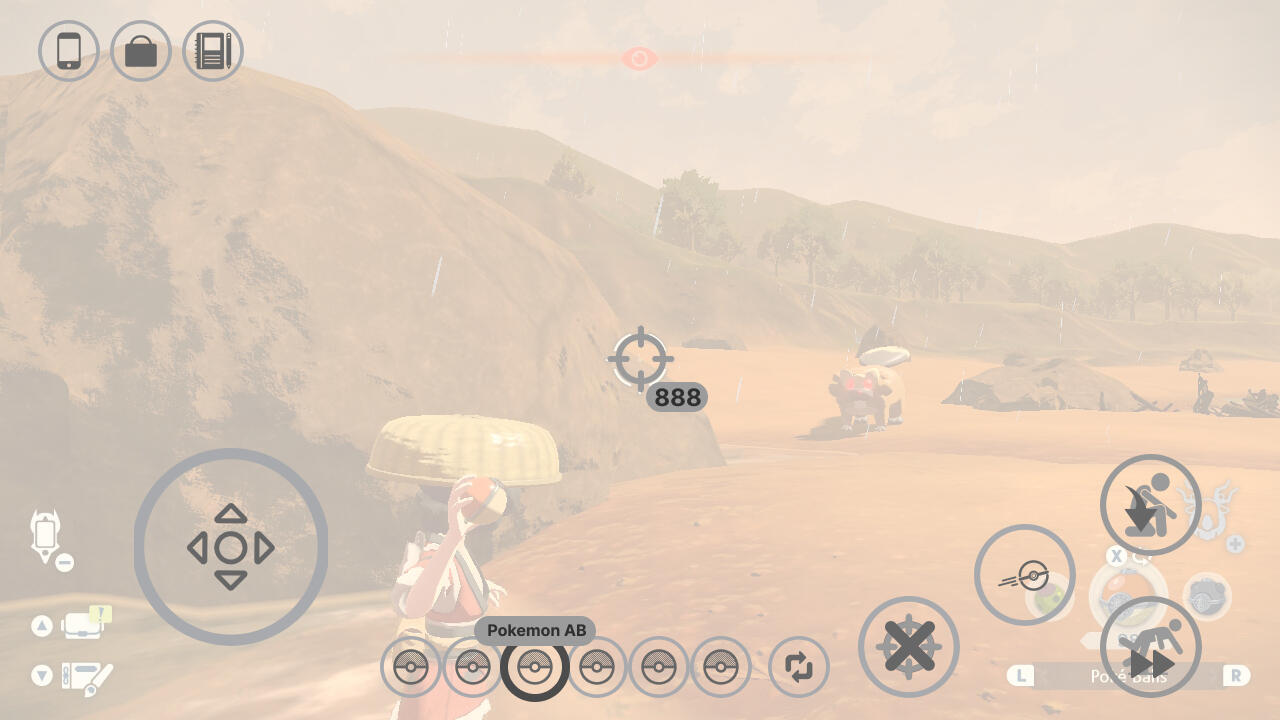Open the briefcase bag button
Image resolution: width=1280 pixels, height=720 pixels.
point(141,51)
